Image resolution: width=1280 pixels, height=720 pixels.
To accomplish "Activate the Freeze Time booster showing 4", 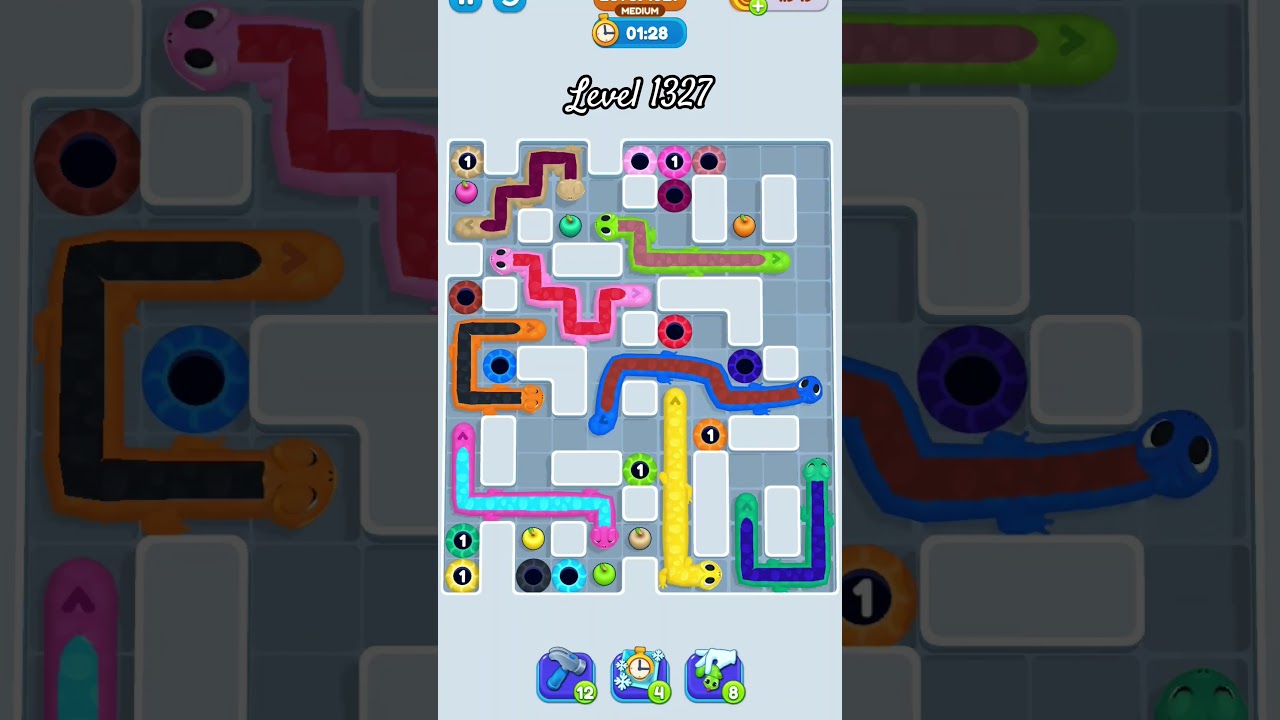I will pyautogui.click(x=641, y=675).
